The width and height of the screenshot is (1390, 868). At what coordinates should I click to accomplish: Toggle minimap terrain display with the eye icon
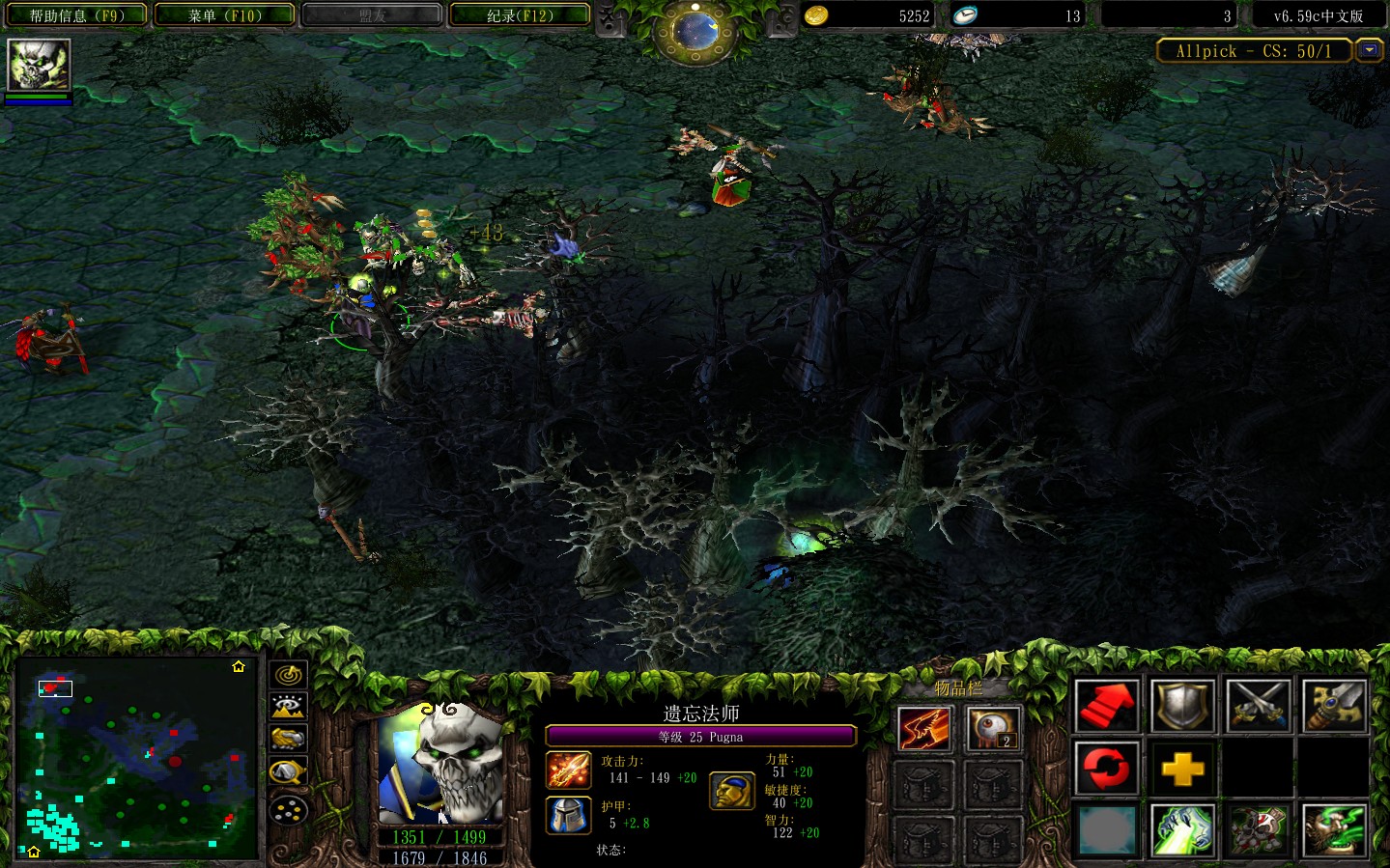pos(288,707)
